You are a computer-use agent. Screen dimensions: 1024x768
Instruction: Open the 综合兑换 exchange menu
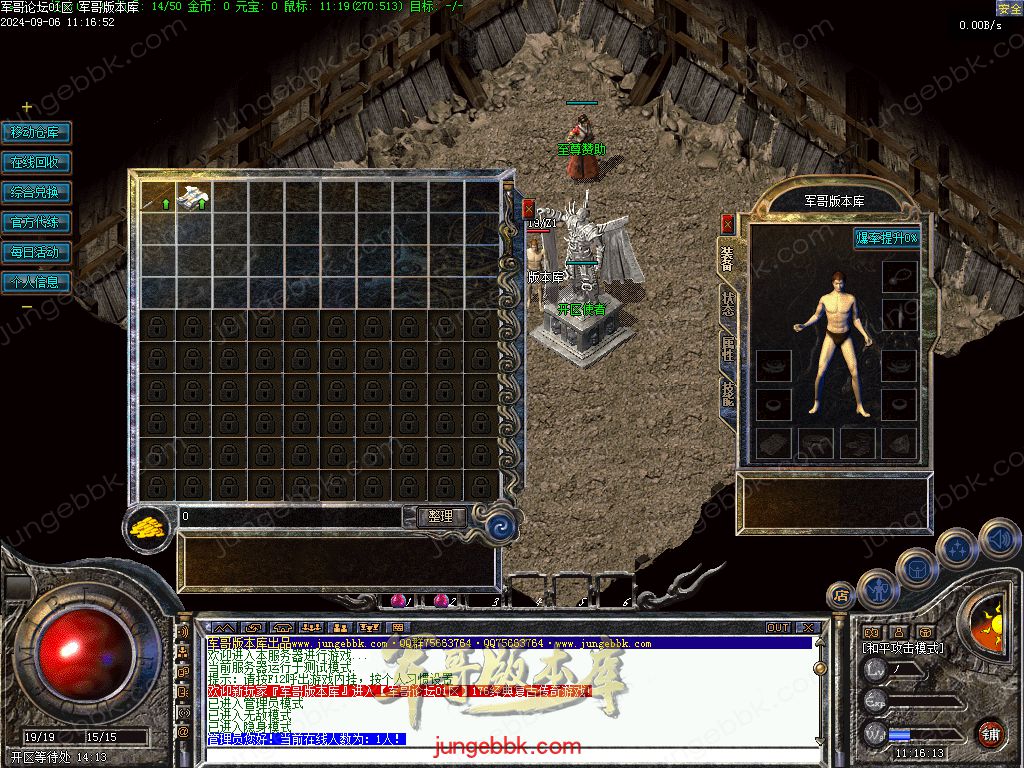[x=35, y=192]
